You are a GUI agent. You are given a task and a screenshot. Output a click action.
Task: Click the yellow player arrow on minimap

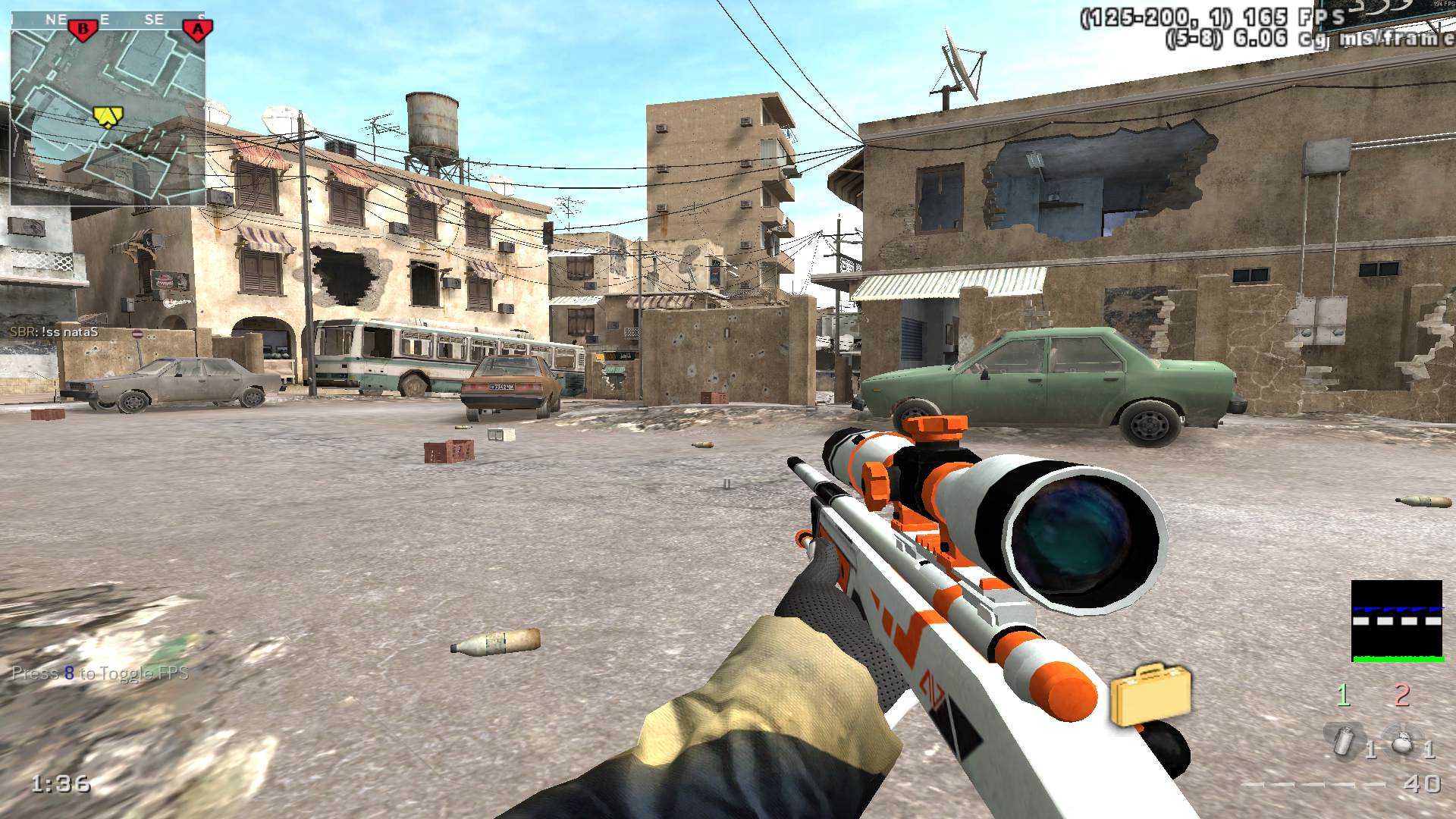[108, 115]
